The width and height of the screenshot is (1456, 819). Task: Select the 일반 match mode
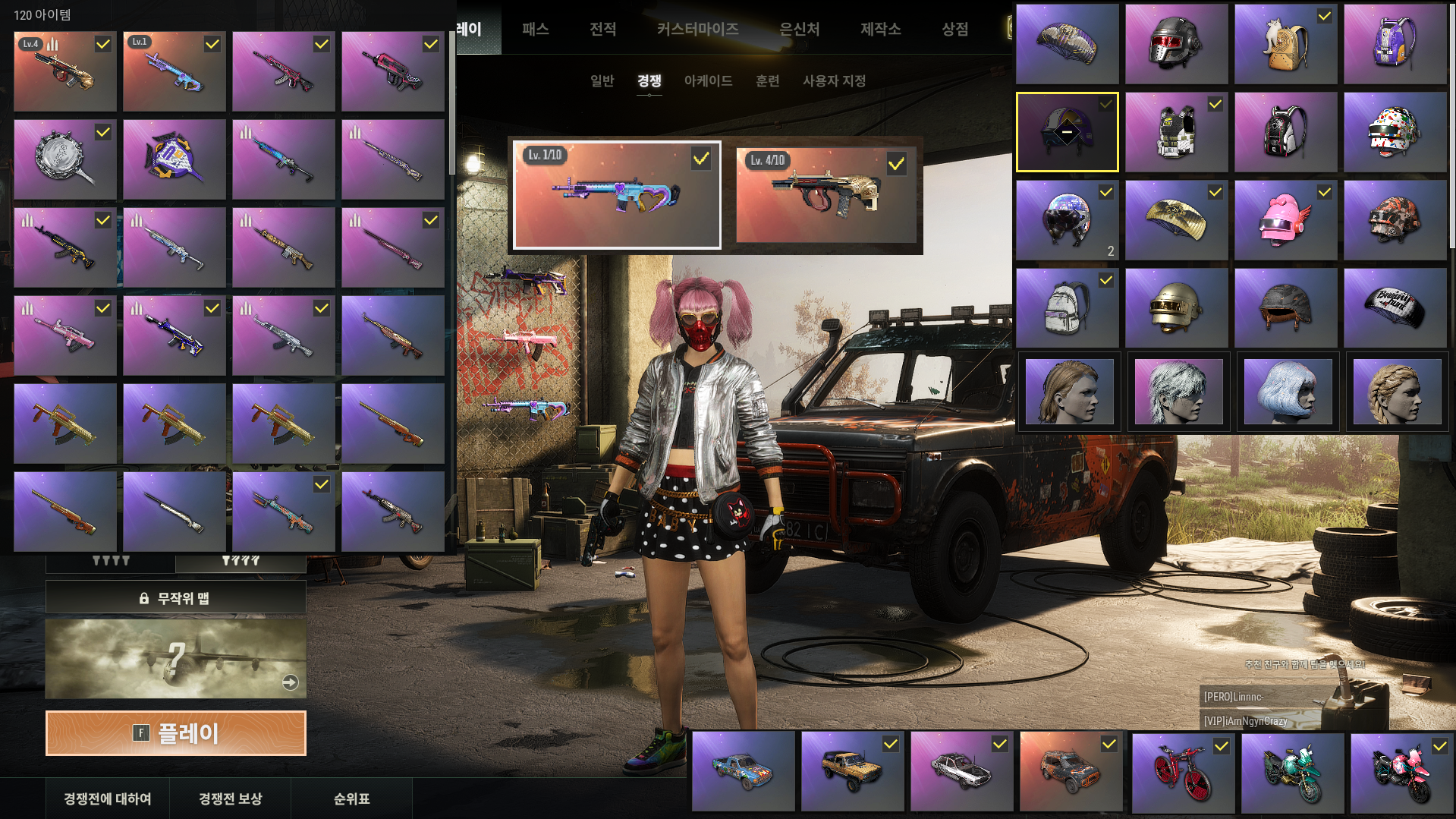(602, 80)
